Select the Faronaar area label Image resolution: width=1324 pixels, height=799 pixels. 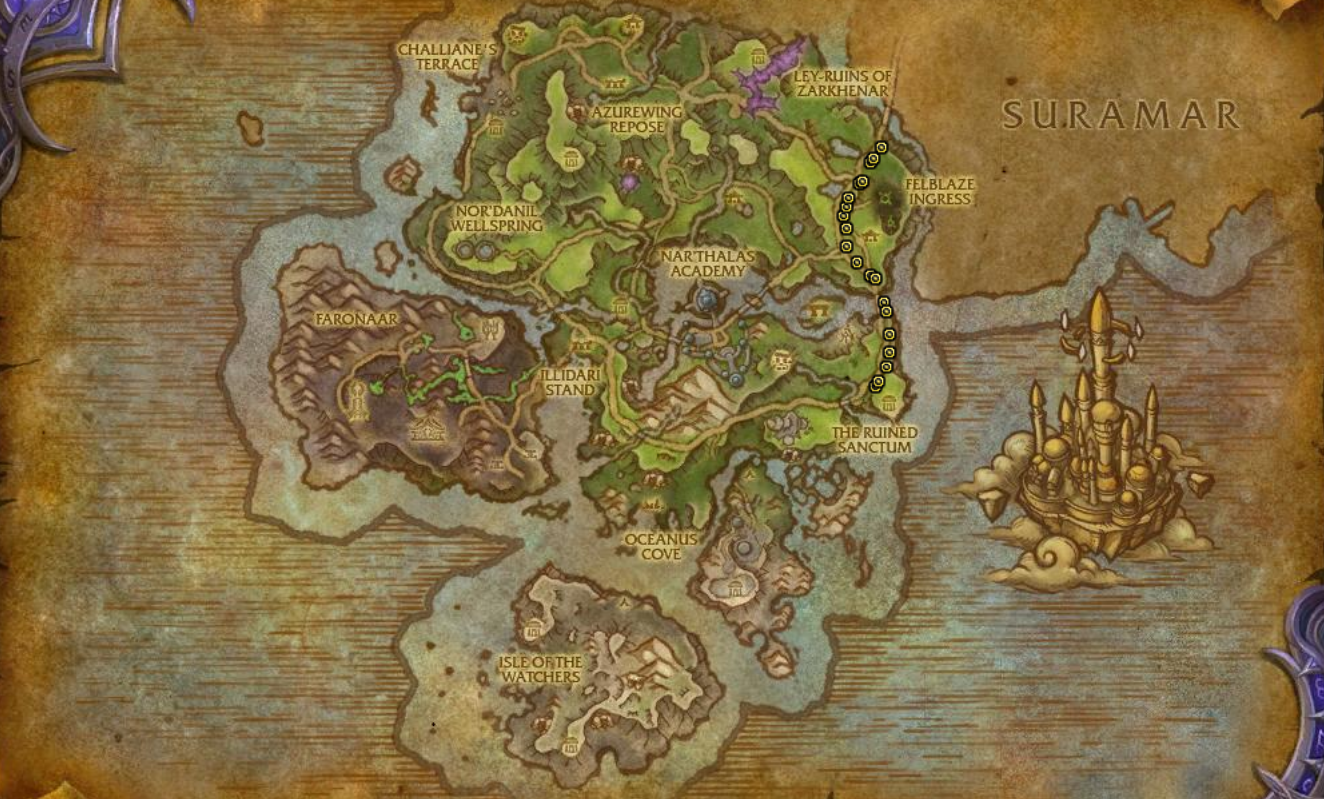coord(357,320)
